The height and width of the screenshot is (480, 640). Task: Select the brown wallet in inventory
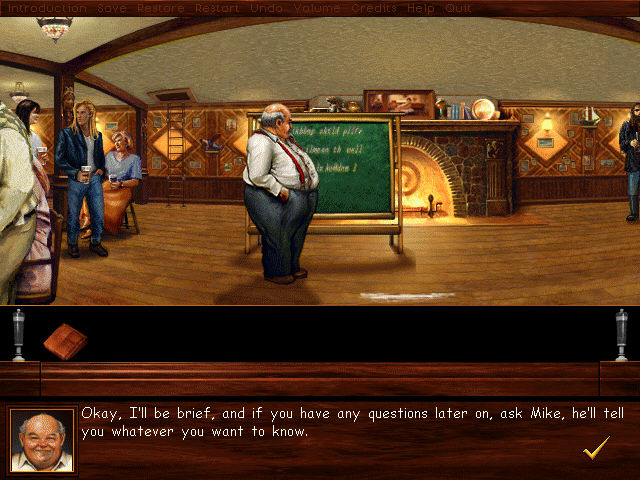pyautogui.click(x=66, y=339)
